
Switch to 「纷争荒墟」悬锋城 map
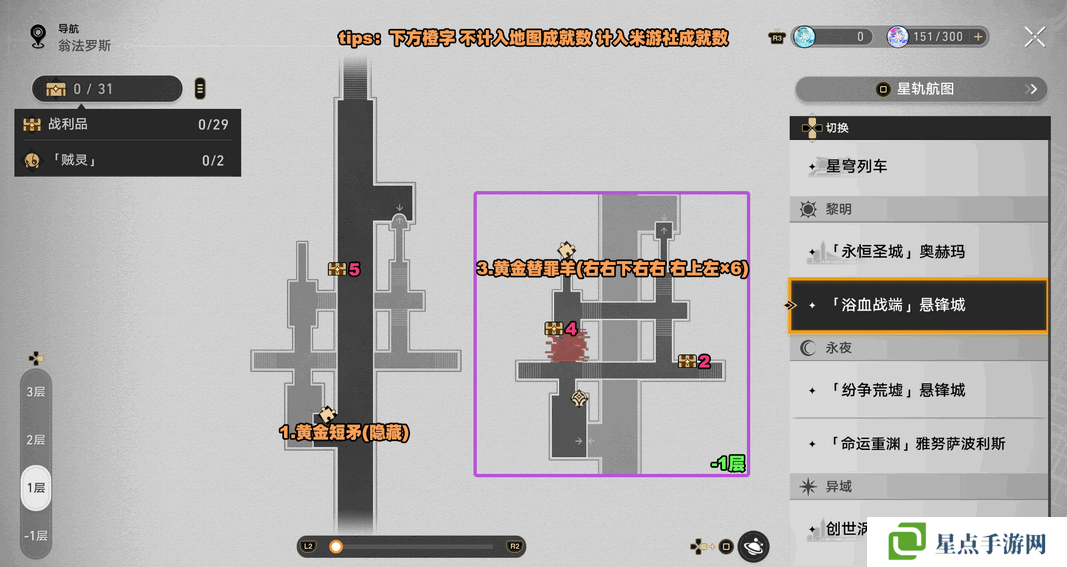coord(920,390)
